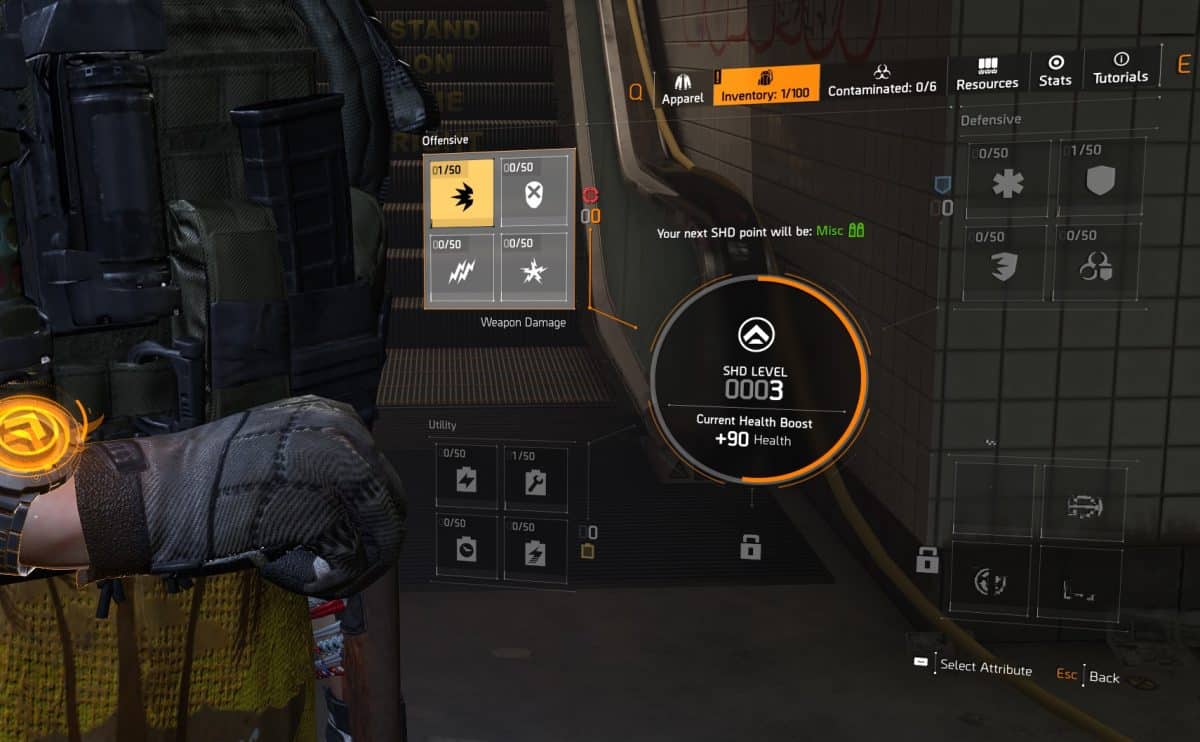This screenshot has width=1200, height=742.
Task: Select the defensive jagged shield attribute
Action: pyautogui.click(x=1007, y=263)
